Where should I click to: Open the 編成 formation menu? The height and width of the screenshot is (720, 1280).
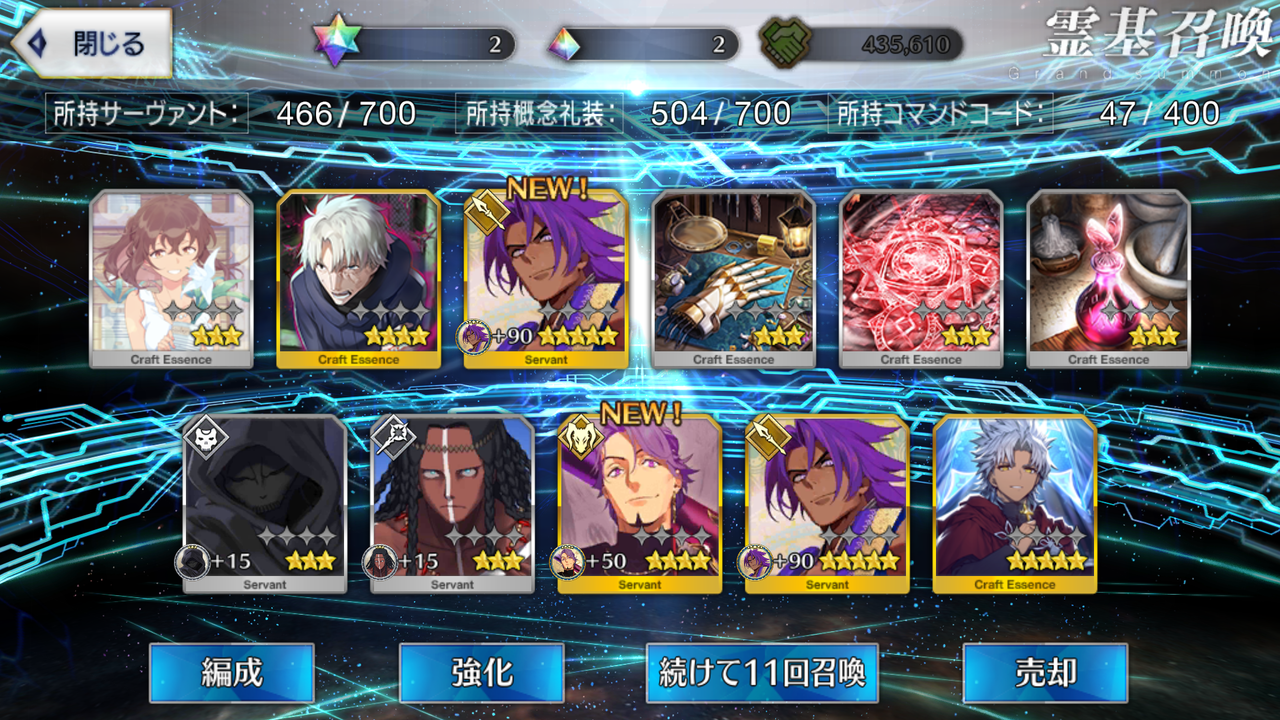coord(231,673)
